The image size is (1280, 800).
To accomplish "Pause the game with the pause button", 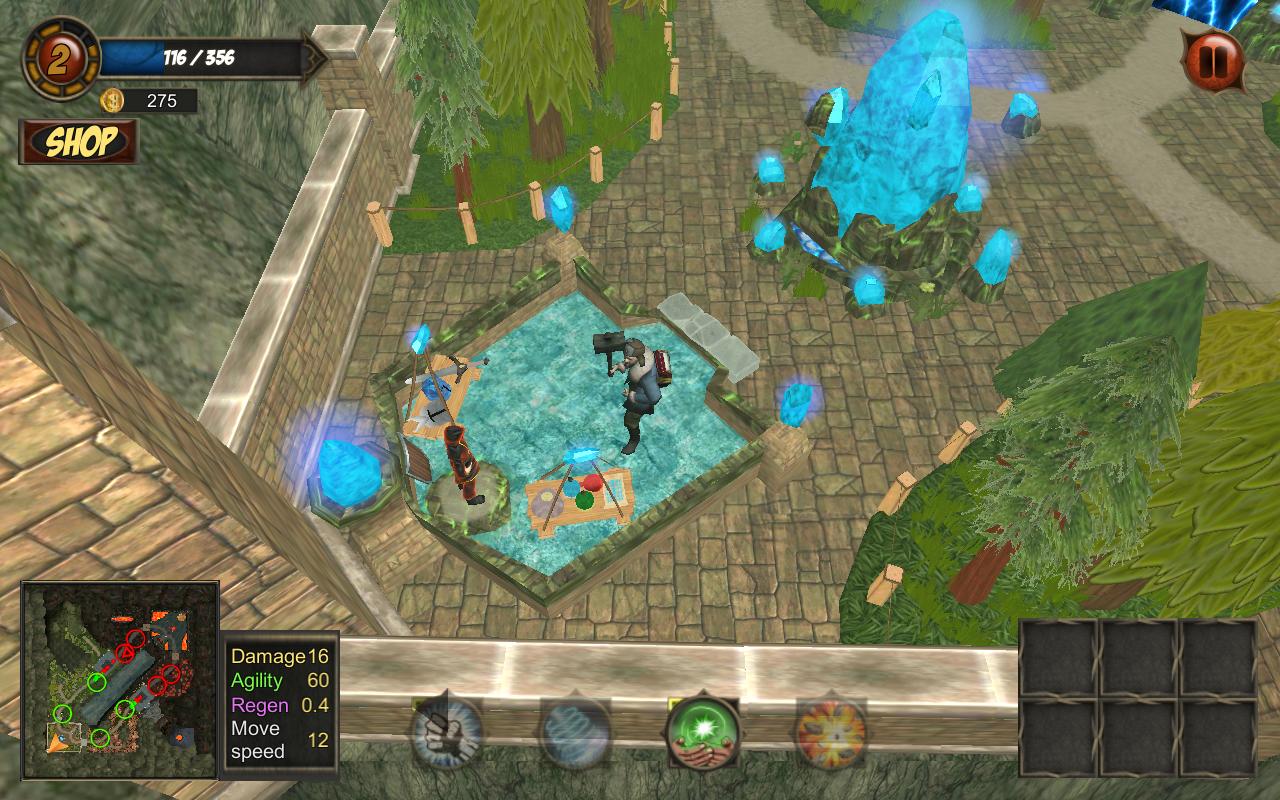I will click(1213, 61).
